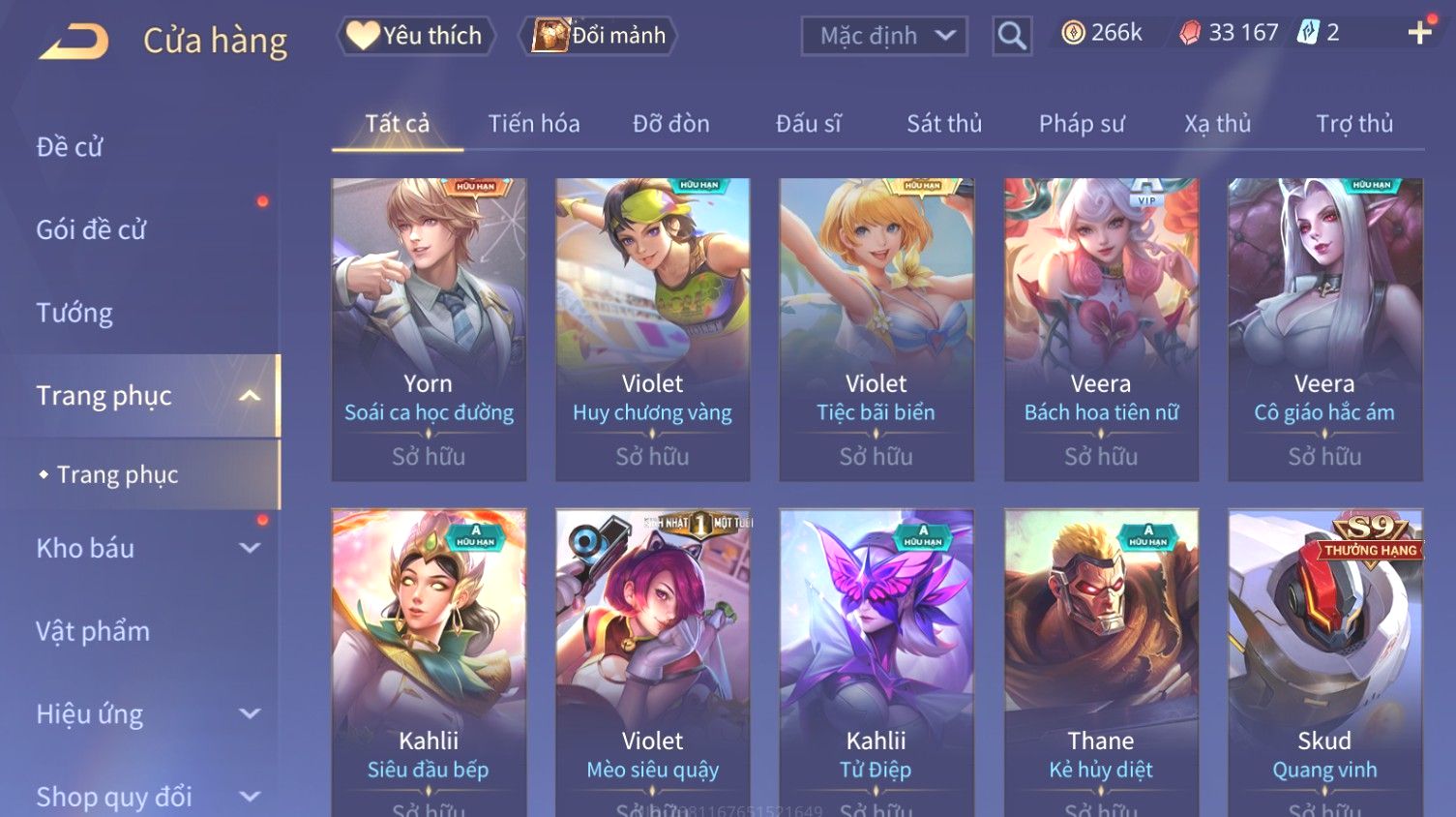
Task: Add currency with the plus button
Action: (x=1419, y=33)
